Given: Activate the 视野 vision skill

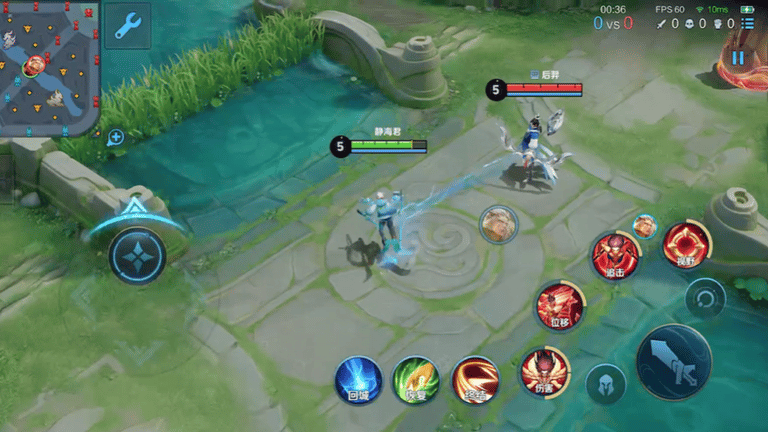Looking at the screenshot, I should point(686,246).
